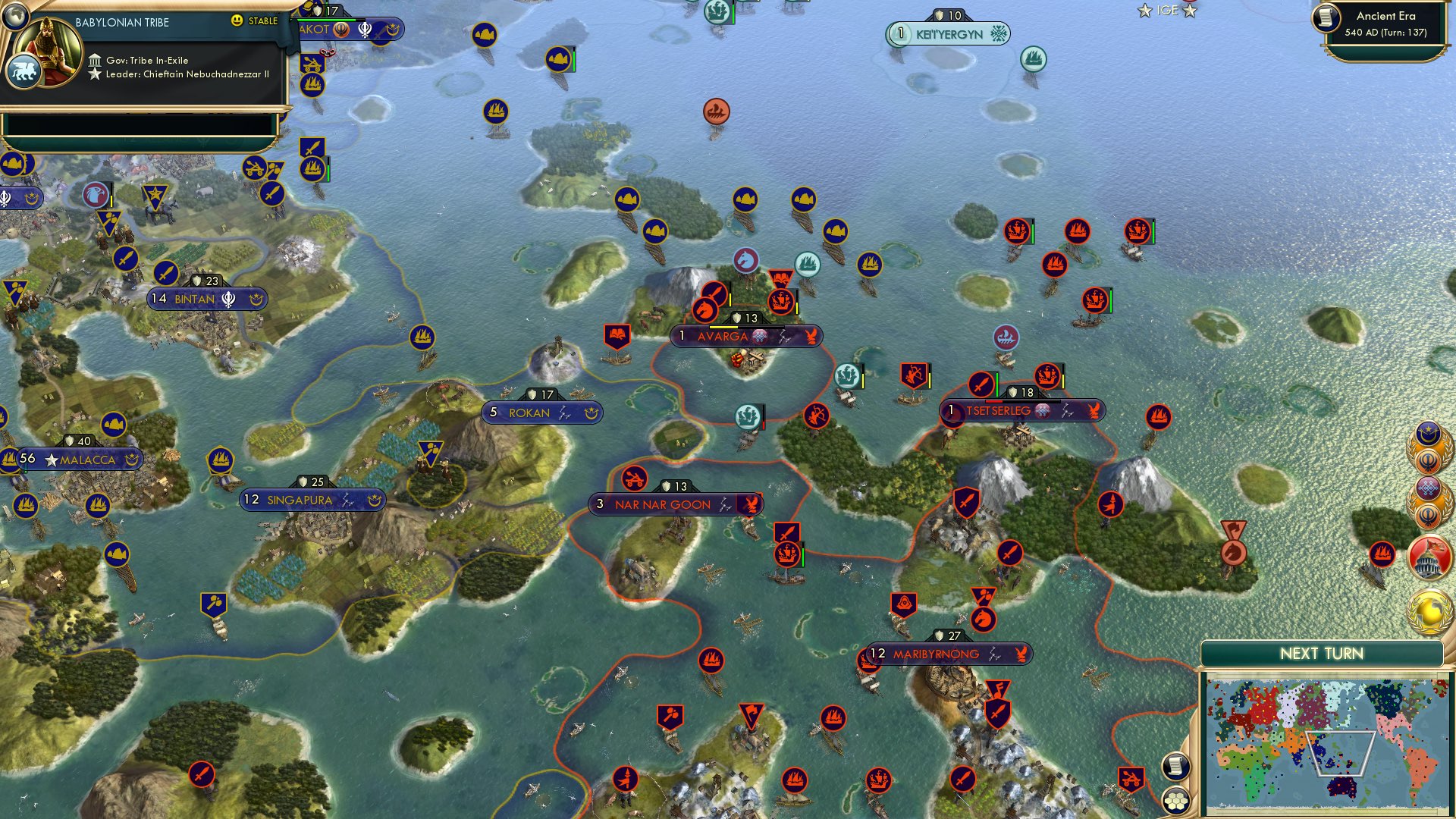
Task: Toggle the STABLE happiness smiley indicator
Action: click(x=237, y=21)
